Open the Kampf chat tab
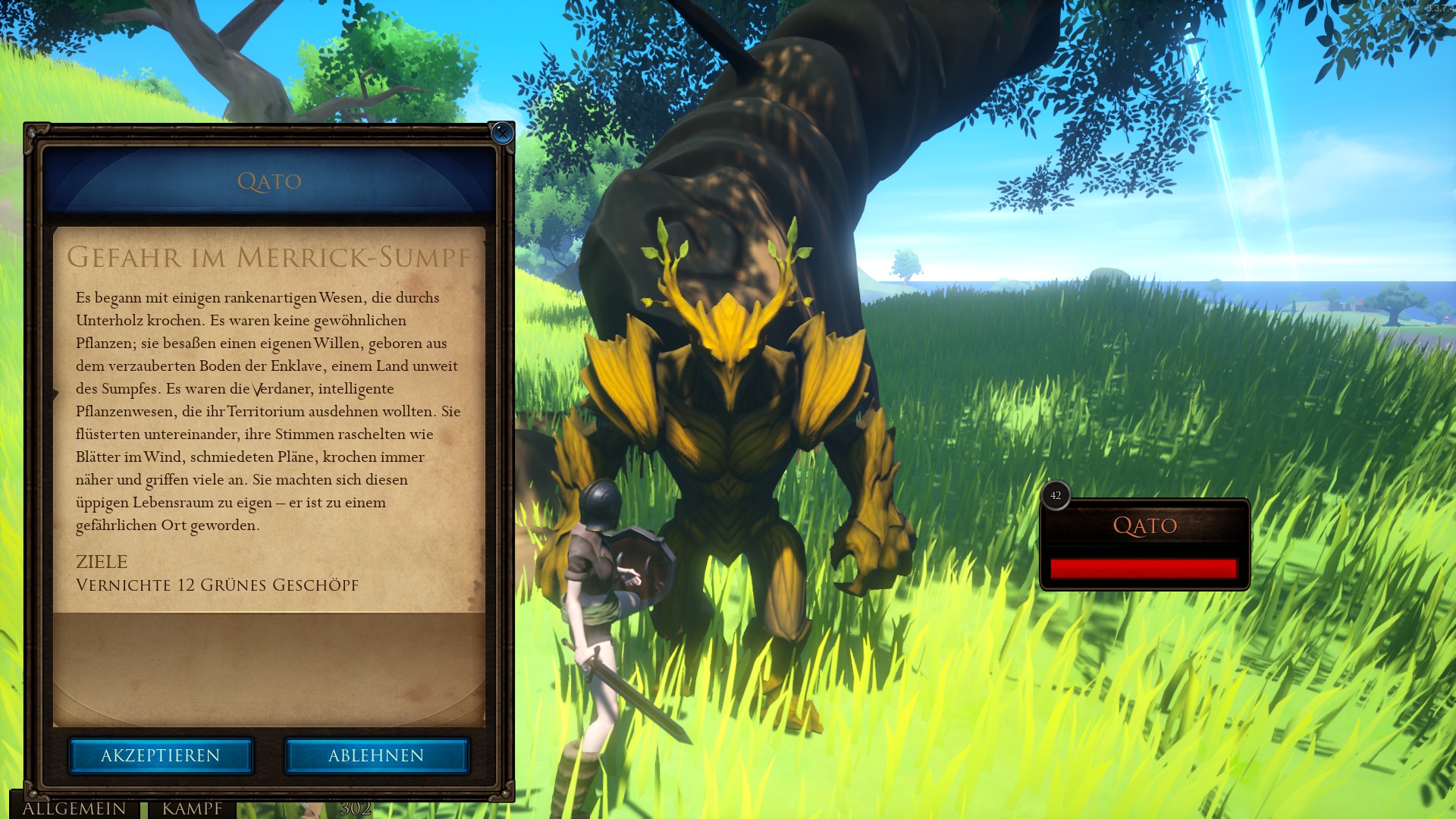This screenshot has height=819, width=1456. pos(192,808)
